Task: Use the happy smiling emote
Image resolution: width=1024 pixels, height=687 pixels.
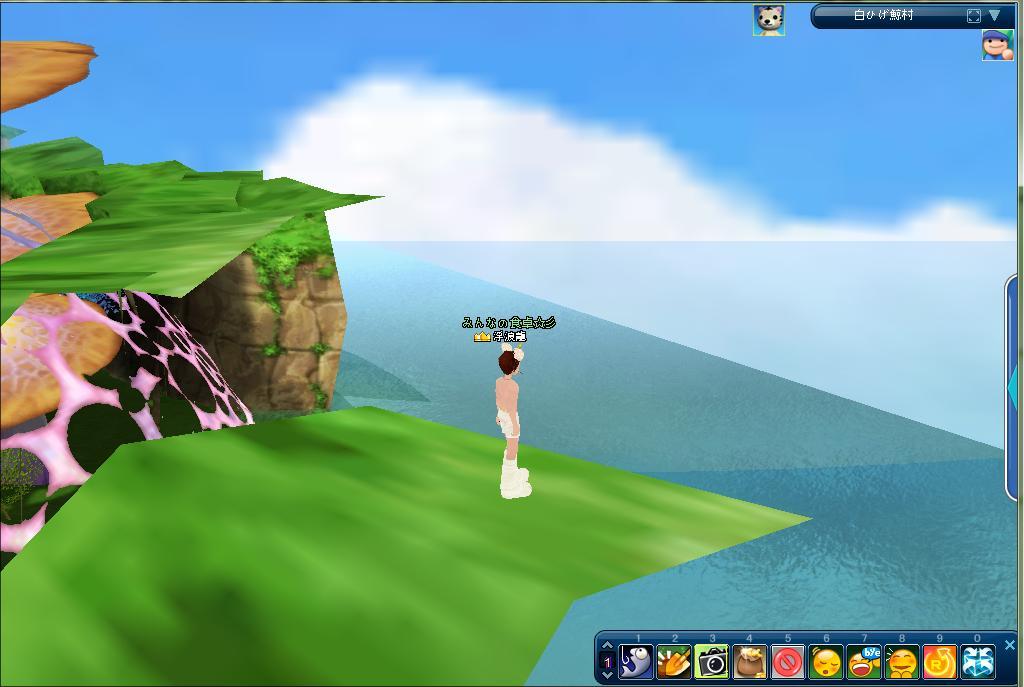Action: coord(902,662)
